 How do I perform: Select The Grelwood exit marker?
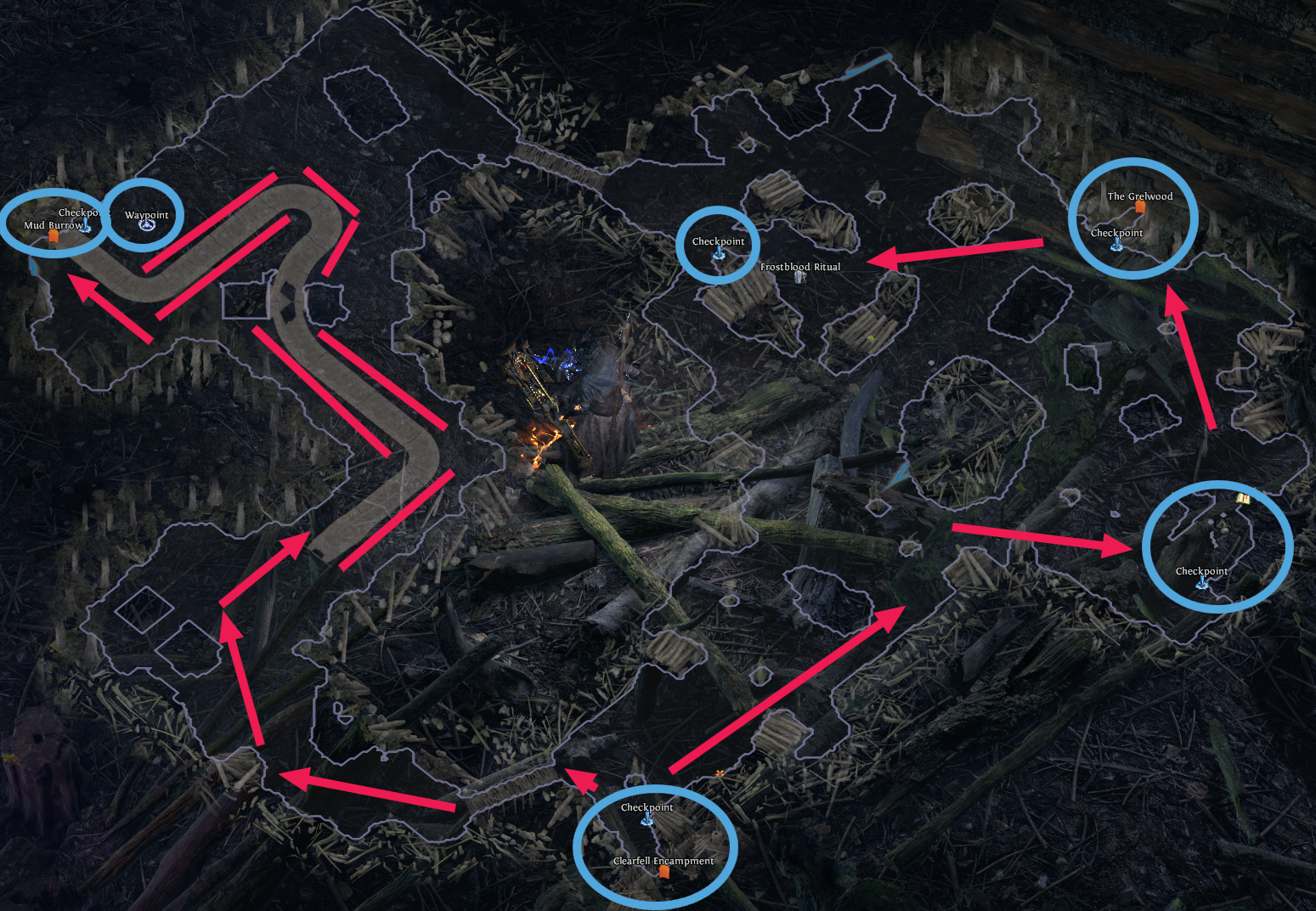point(1140,207)
